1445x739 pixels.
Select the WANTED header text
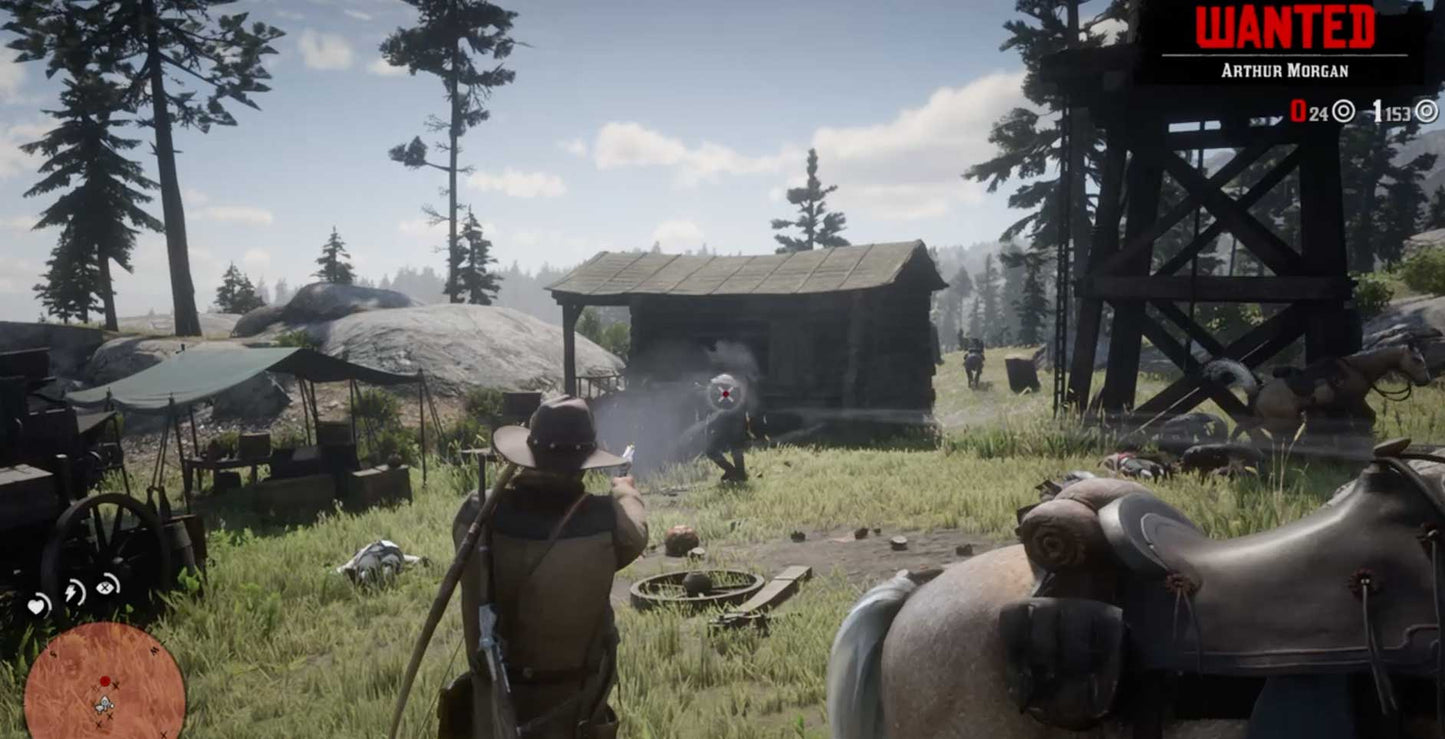(x=1285, y=27)
